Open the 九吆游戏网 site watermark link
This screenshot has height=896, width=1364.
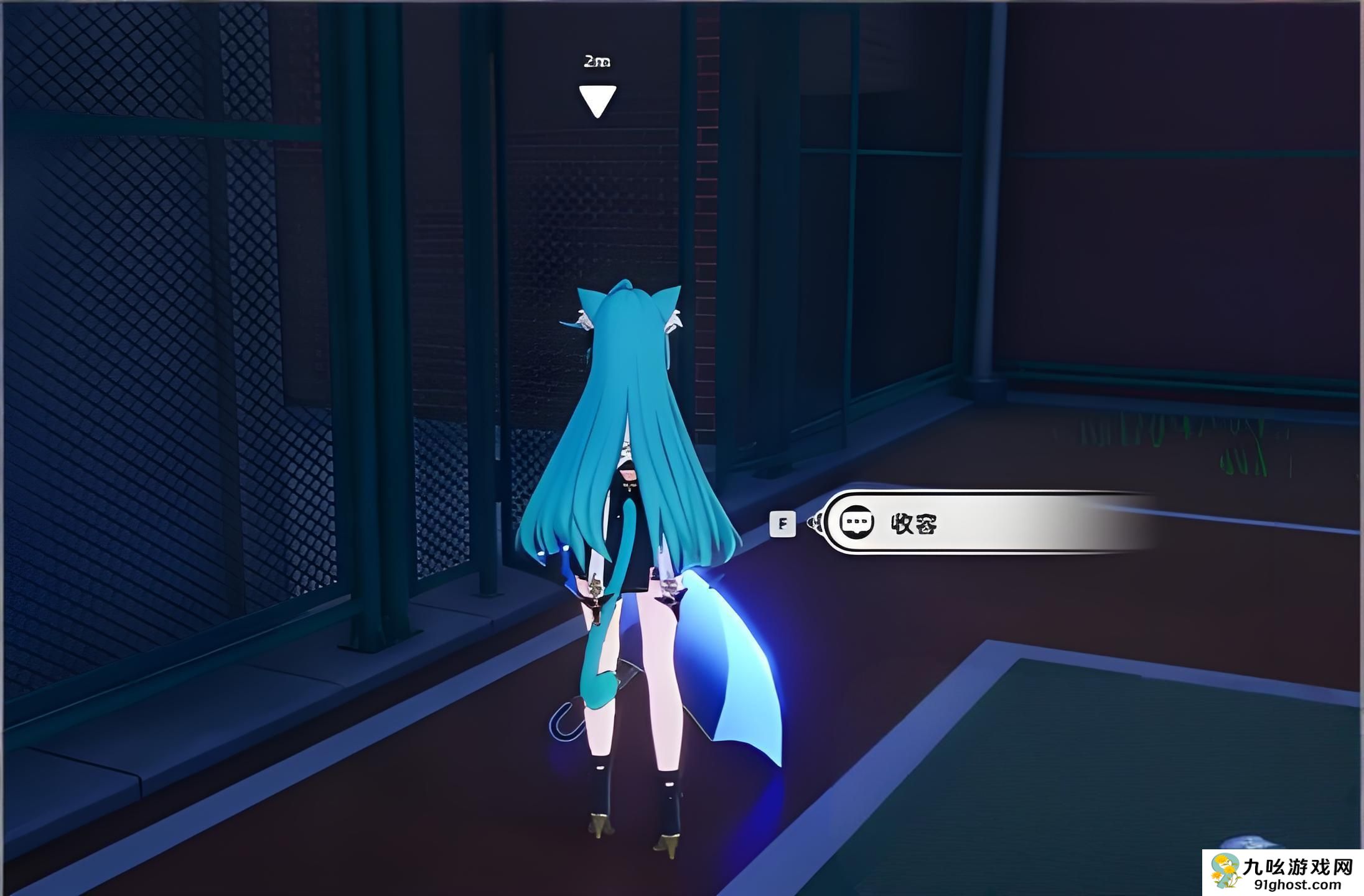pyautogui.click(x=1283, y=872)
